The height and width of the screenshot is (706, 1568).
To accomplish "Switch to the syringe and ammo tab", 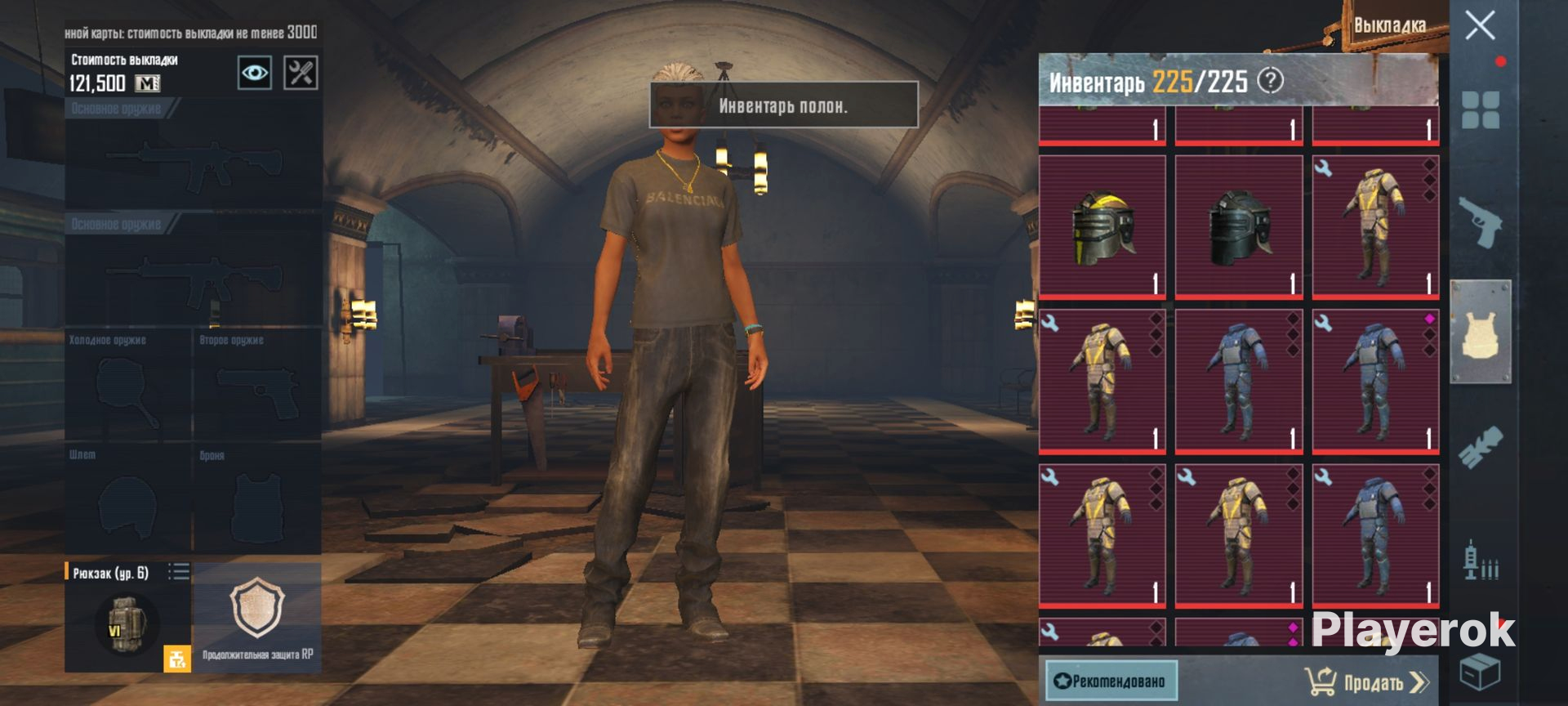I will pyautogui.click(x=1480, y=561).
